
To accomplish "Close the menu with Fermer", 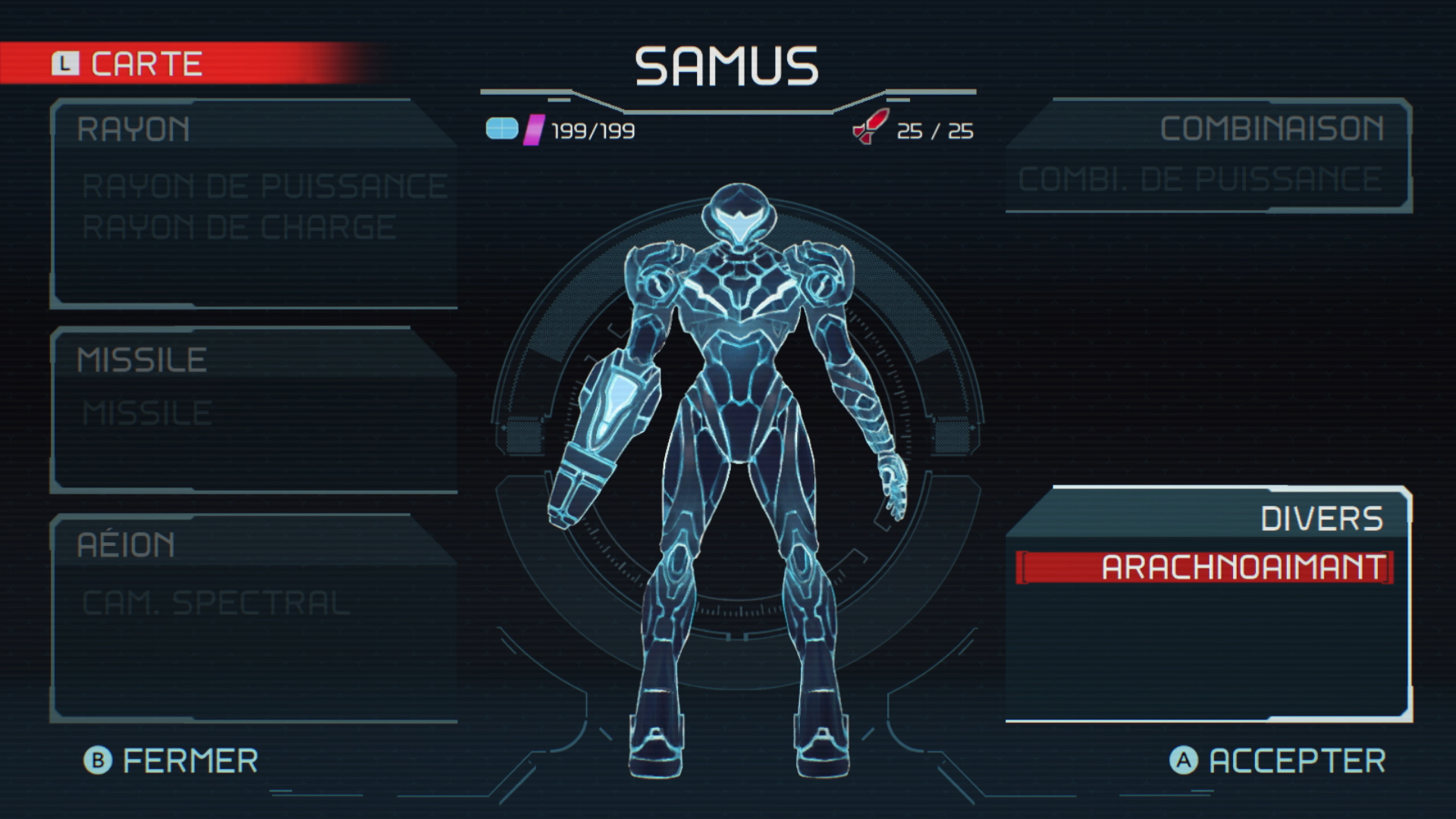I will (x=171, y=761).
